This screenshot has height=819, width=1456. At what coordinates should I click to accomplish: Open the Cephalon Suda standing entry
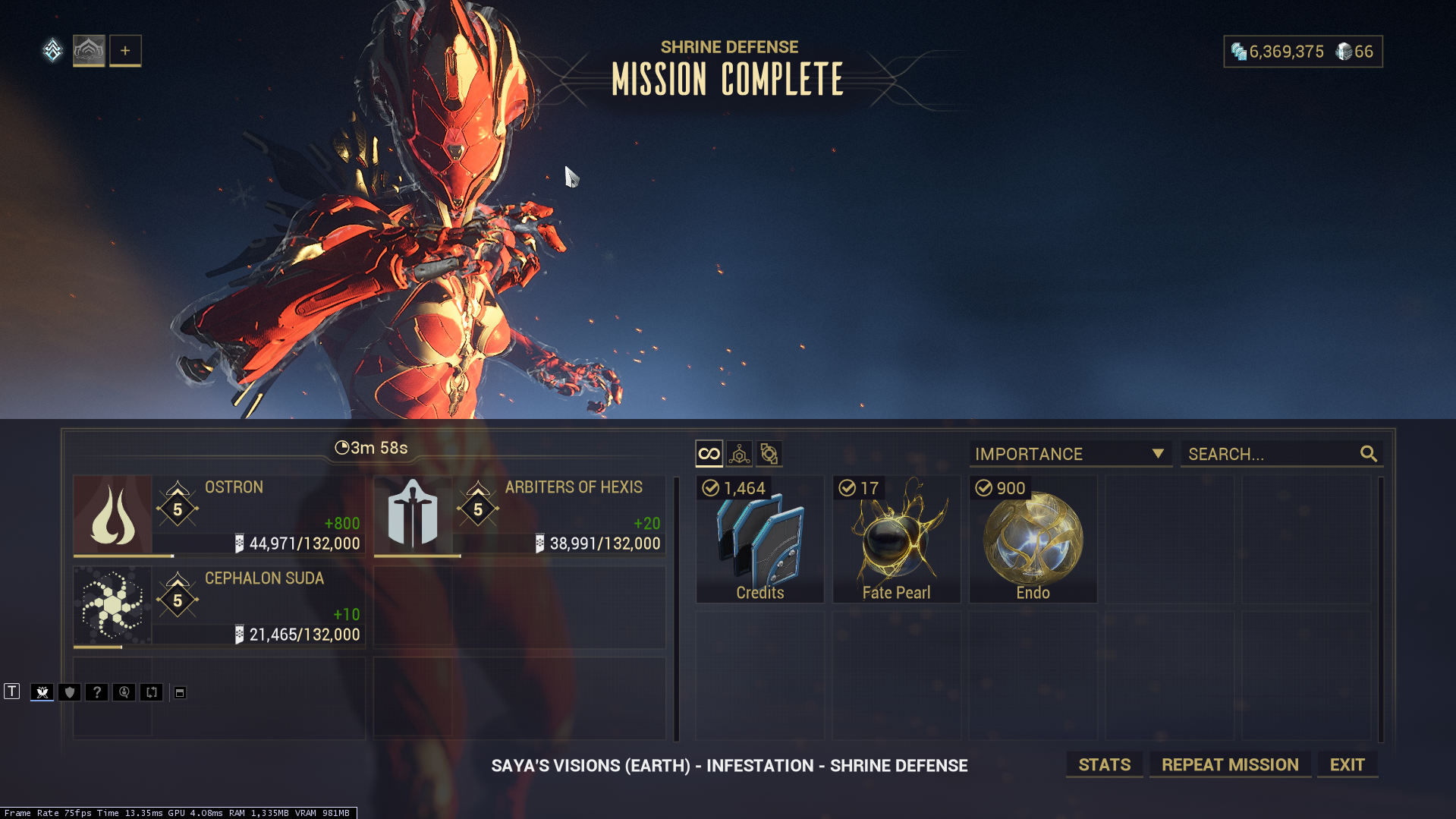[x=219, y=606]
